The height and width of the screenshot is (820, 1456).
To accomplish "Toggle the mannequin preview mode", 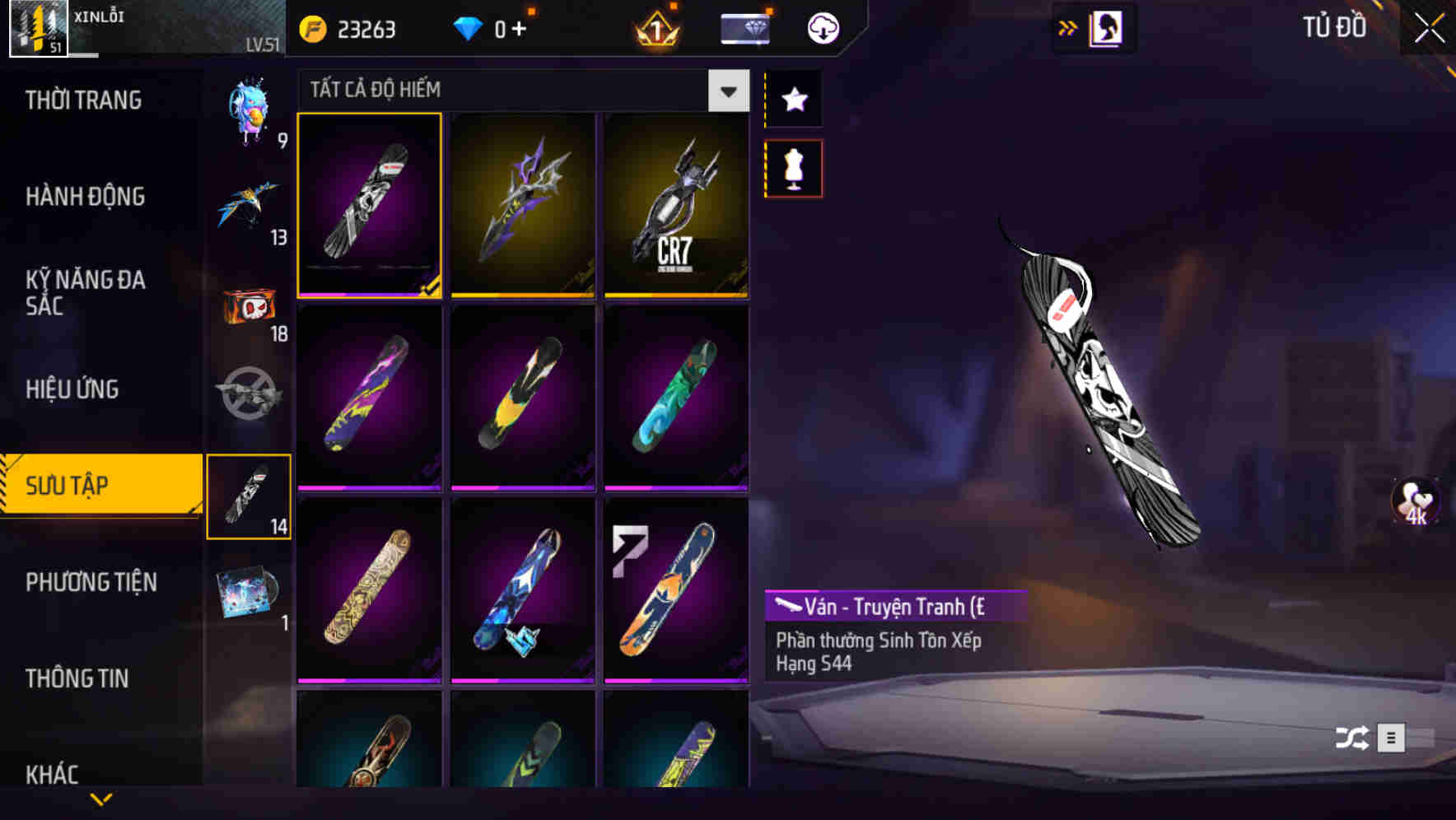I will click(x=793, y=167).
